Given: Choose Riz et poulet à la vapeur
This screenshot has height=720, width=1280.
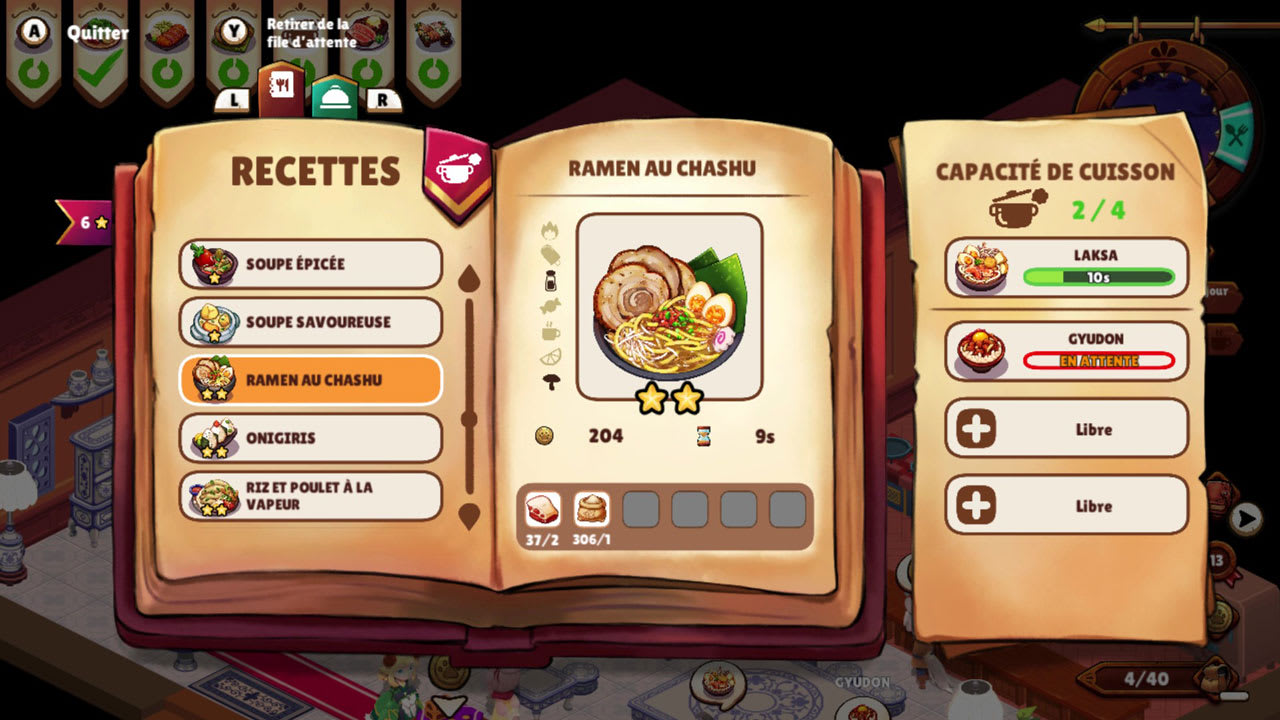Looking at the screenshot, I should click(x=311, y=496).
